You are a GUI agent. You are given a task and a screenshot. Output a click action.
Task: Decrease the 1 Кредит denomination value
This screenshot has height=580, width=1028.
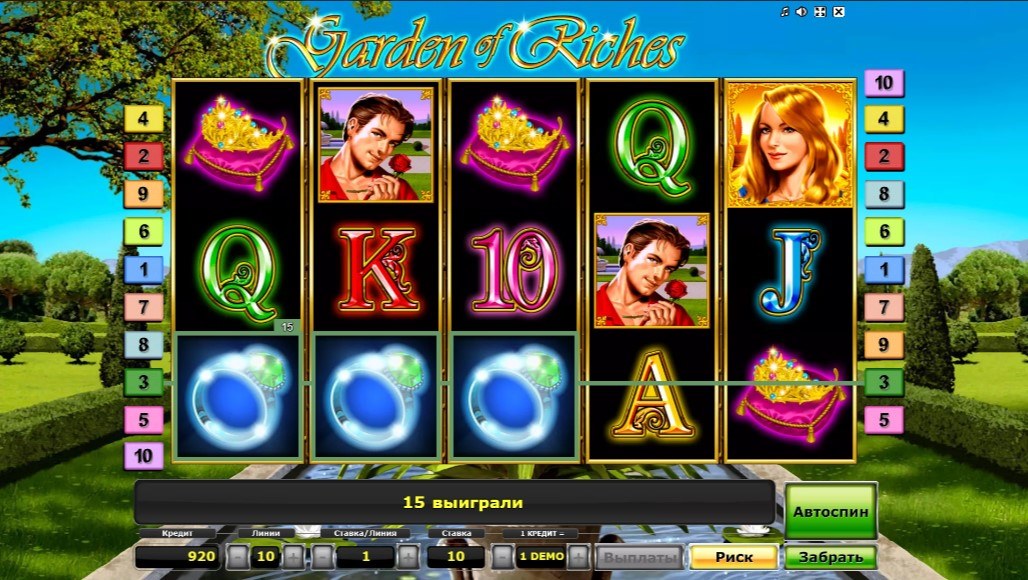pyautogui.click(x=502, y=556)
